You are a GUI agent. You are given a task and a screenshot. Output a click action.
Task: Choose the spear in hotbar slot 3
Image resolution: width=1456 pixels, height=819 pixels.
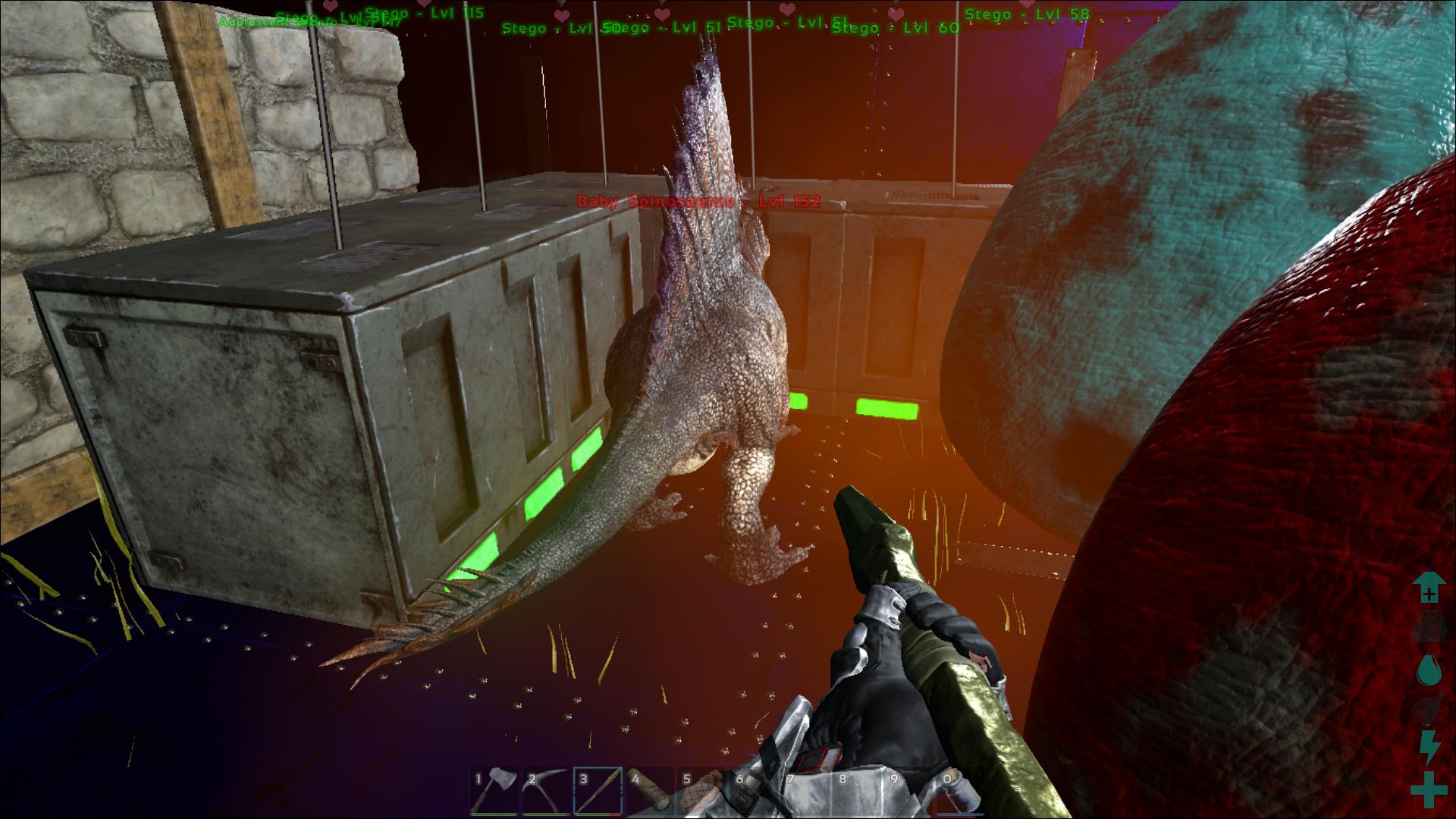[x=598, y=790]
